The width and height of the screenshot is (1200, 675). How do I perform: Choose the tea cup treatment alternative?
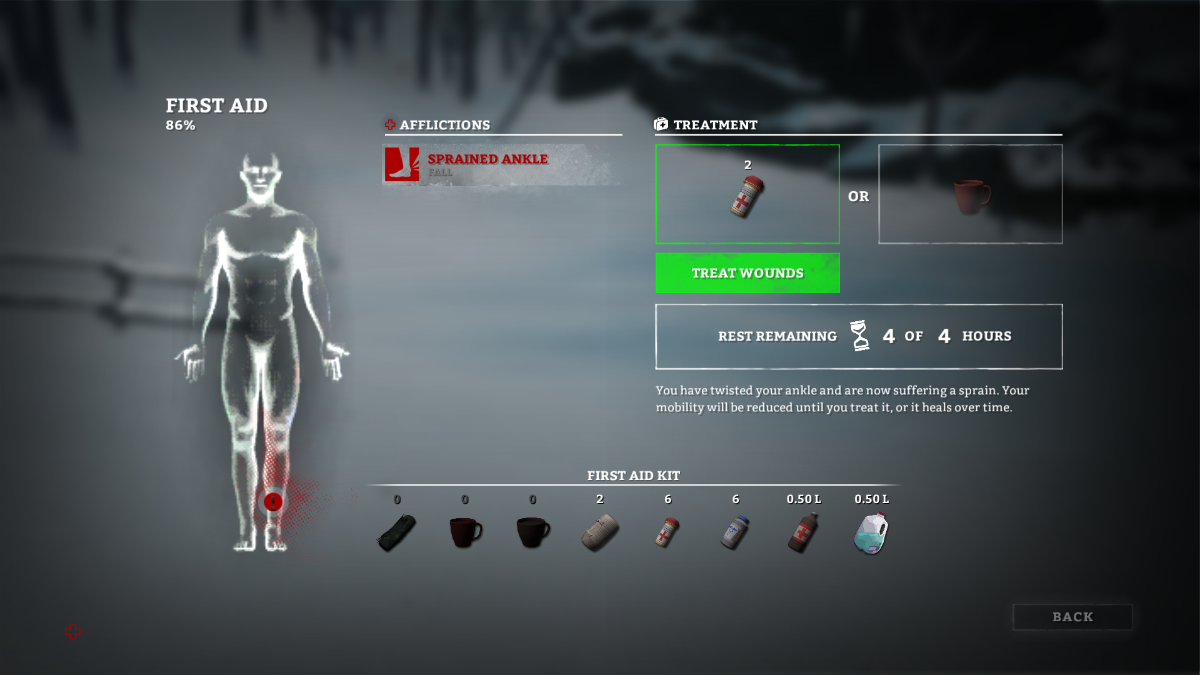(x=970, y=194)
